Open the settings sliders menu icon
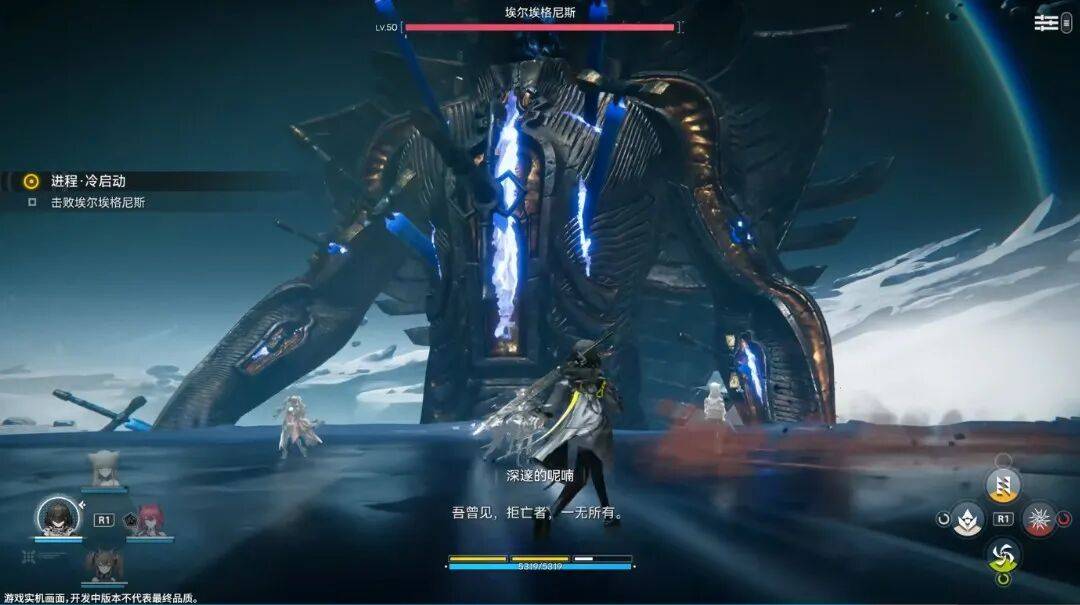 point(1046,23)
